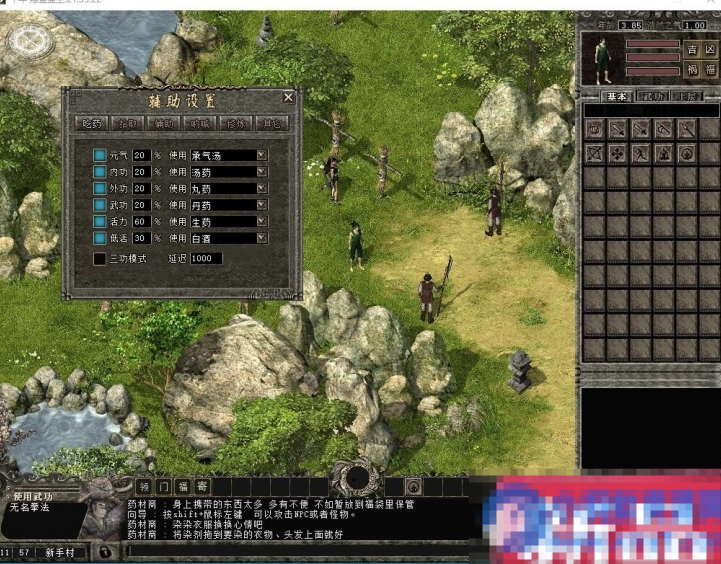Viewport: 721px width, 564px height.
Task: Select the fist skill icon
Action: tap(594, 128)
